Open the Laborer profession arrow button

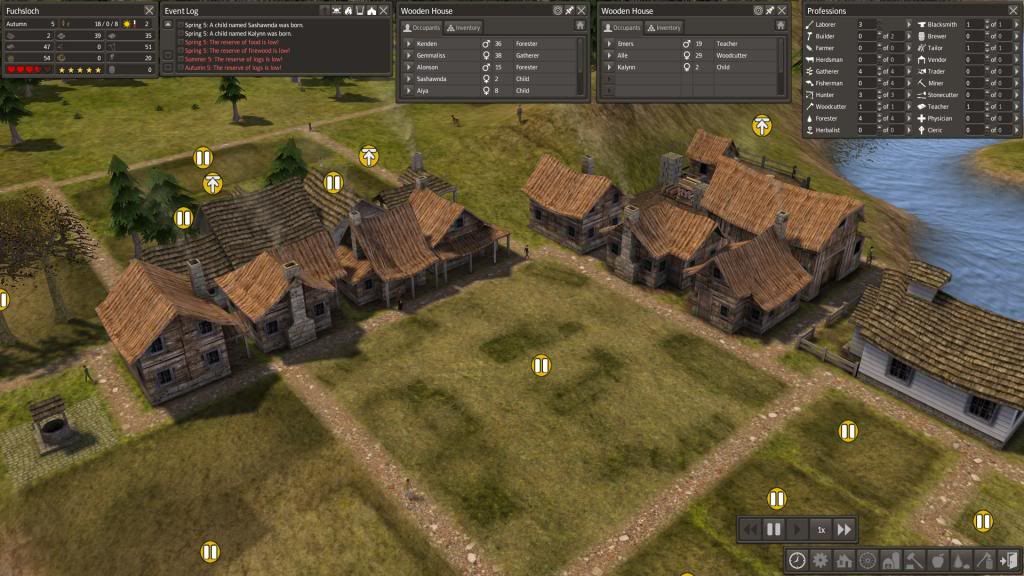click(x=907, y=24)
